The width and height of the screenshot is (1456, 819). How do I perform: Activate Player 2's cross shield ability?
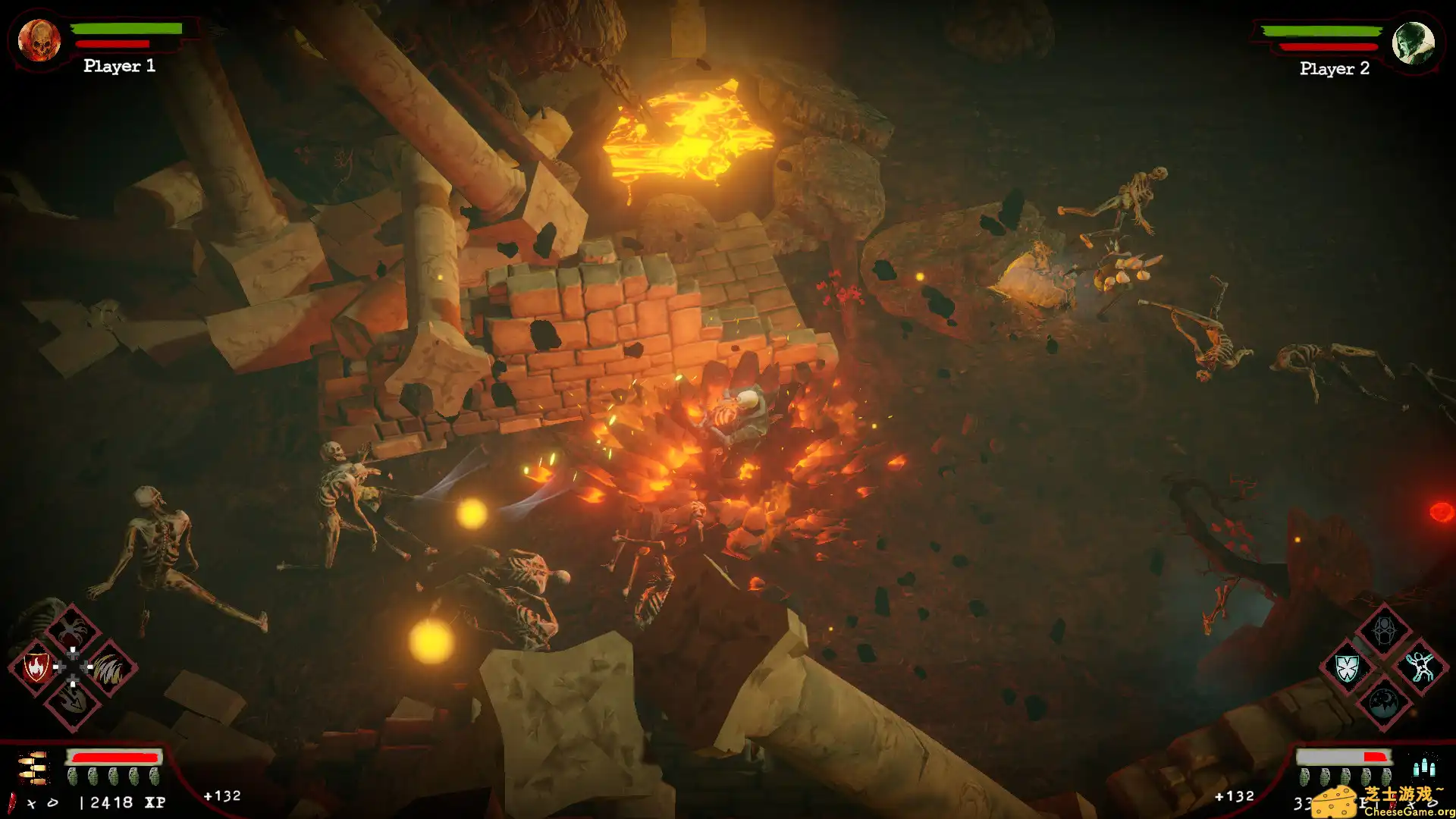[1347, 668]
